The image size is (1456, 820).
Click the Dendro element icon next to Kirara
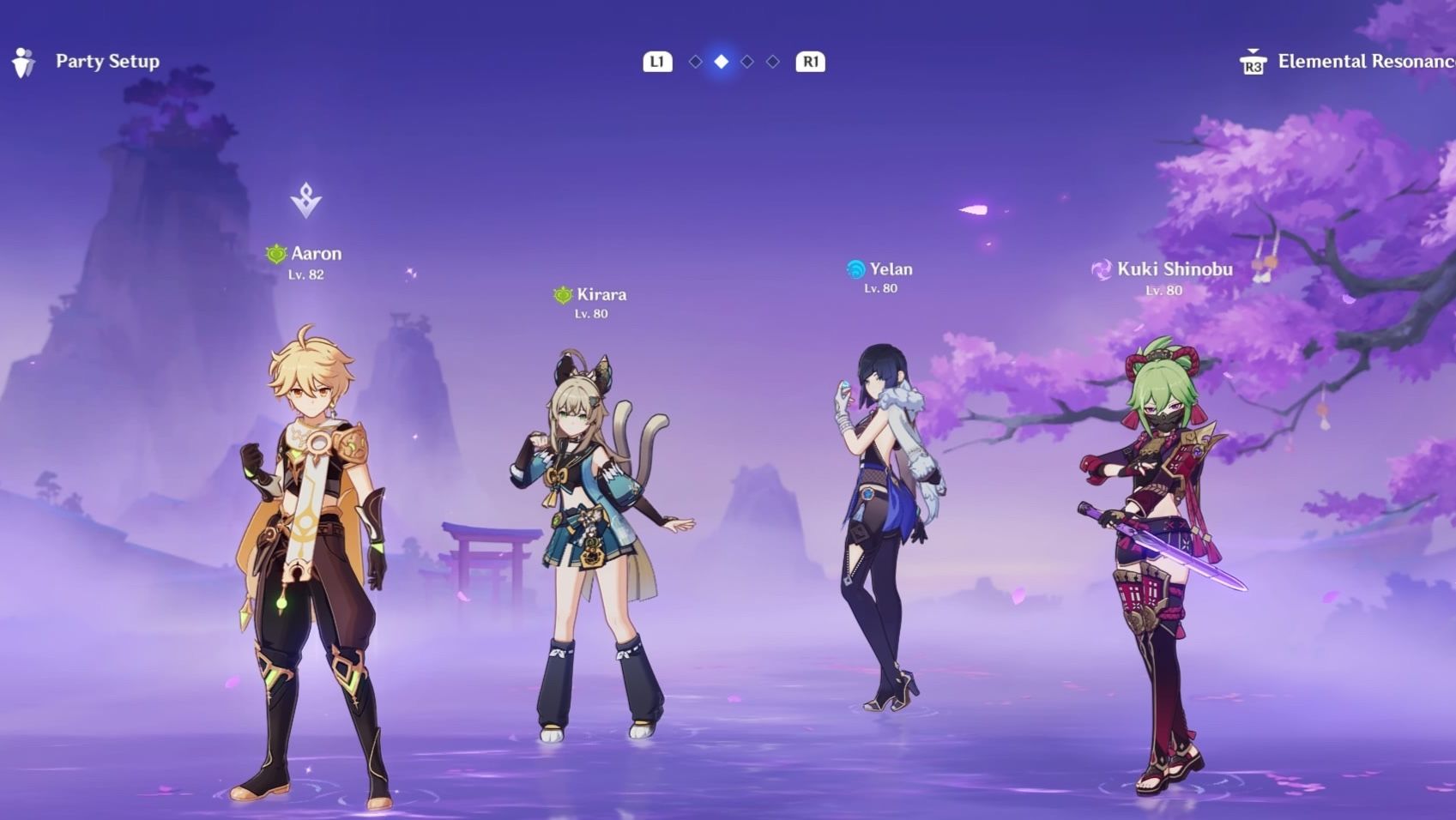[561, 294]
